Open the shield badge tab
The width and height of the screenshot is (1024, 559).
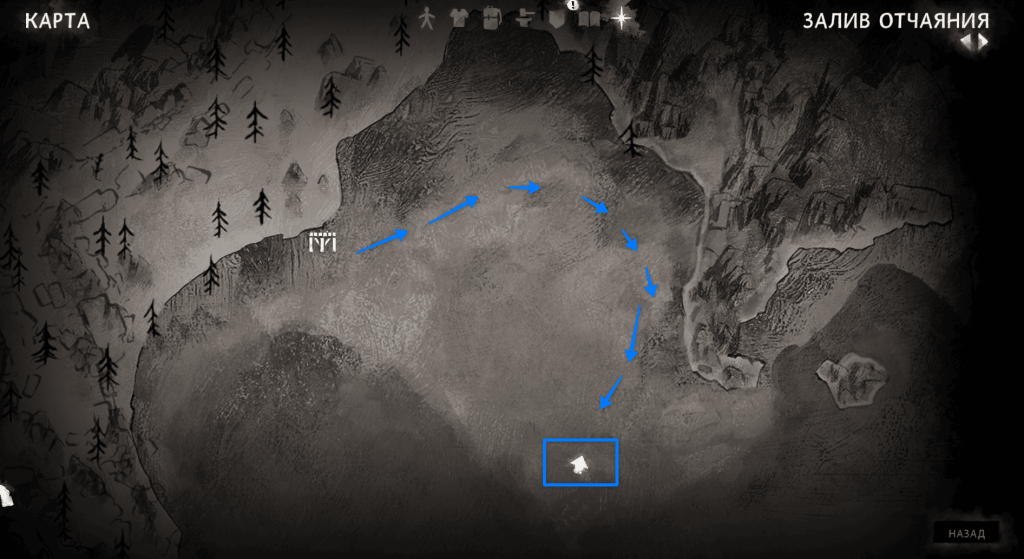pyautogui.click(x=556, y=19)
